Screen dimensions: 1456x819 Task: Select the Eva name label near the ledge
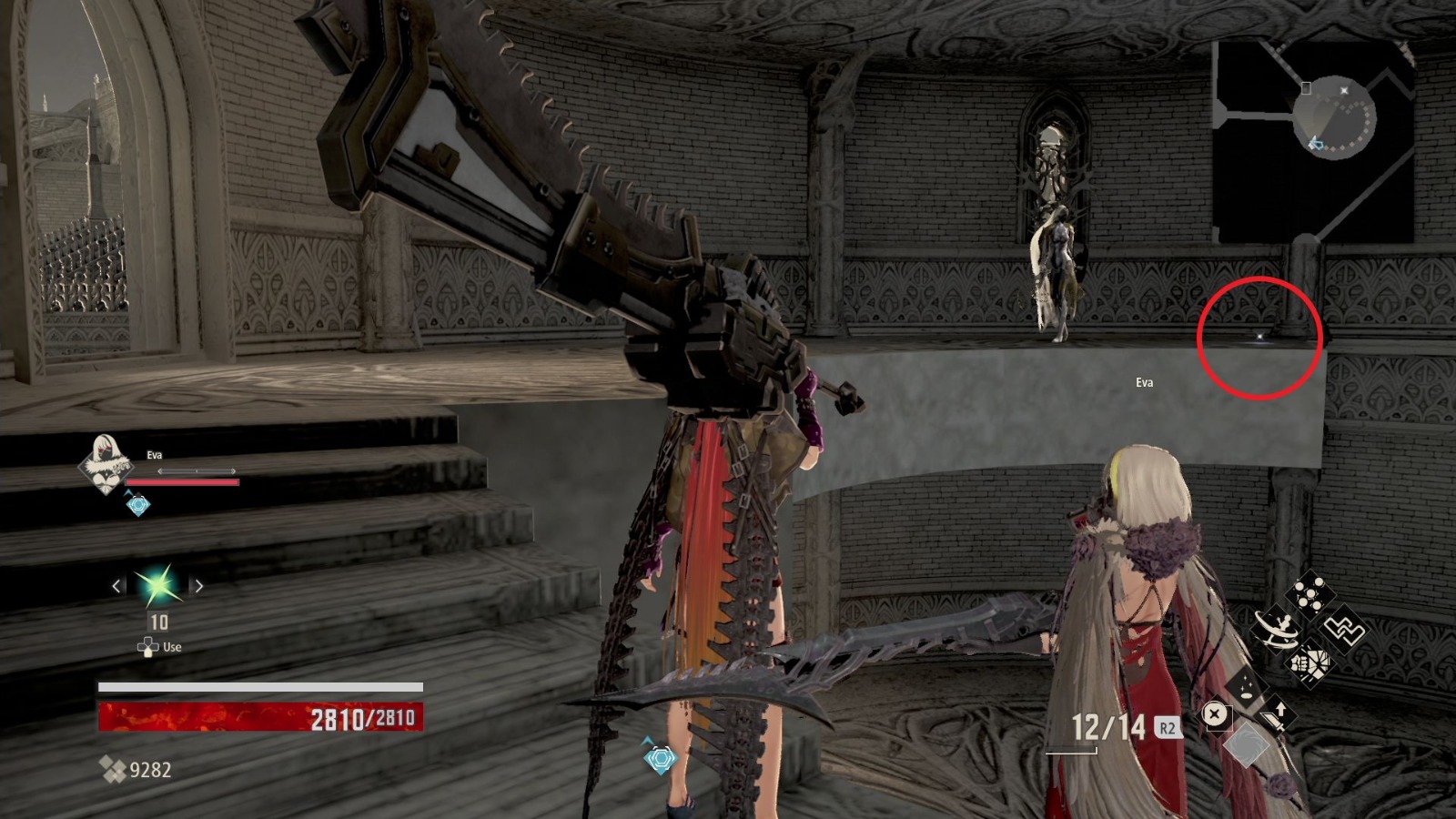point(1144,382)
